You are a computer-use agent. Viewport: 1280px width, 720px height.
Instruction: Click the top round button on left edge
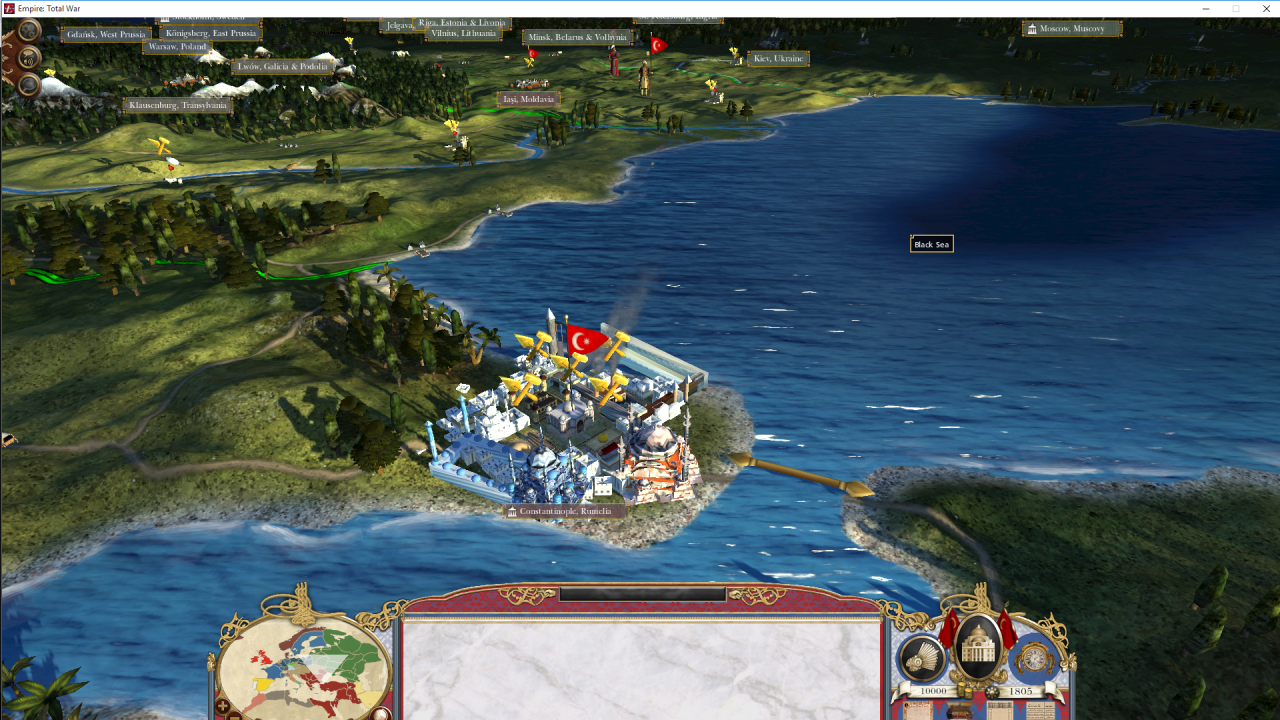28,31
